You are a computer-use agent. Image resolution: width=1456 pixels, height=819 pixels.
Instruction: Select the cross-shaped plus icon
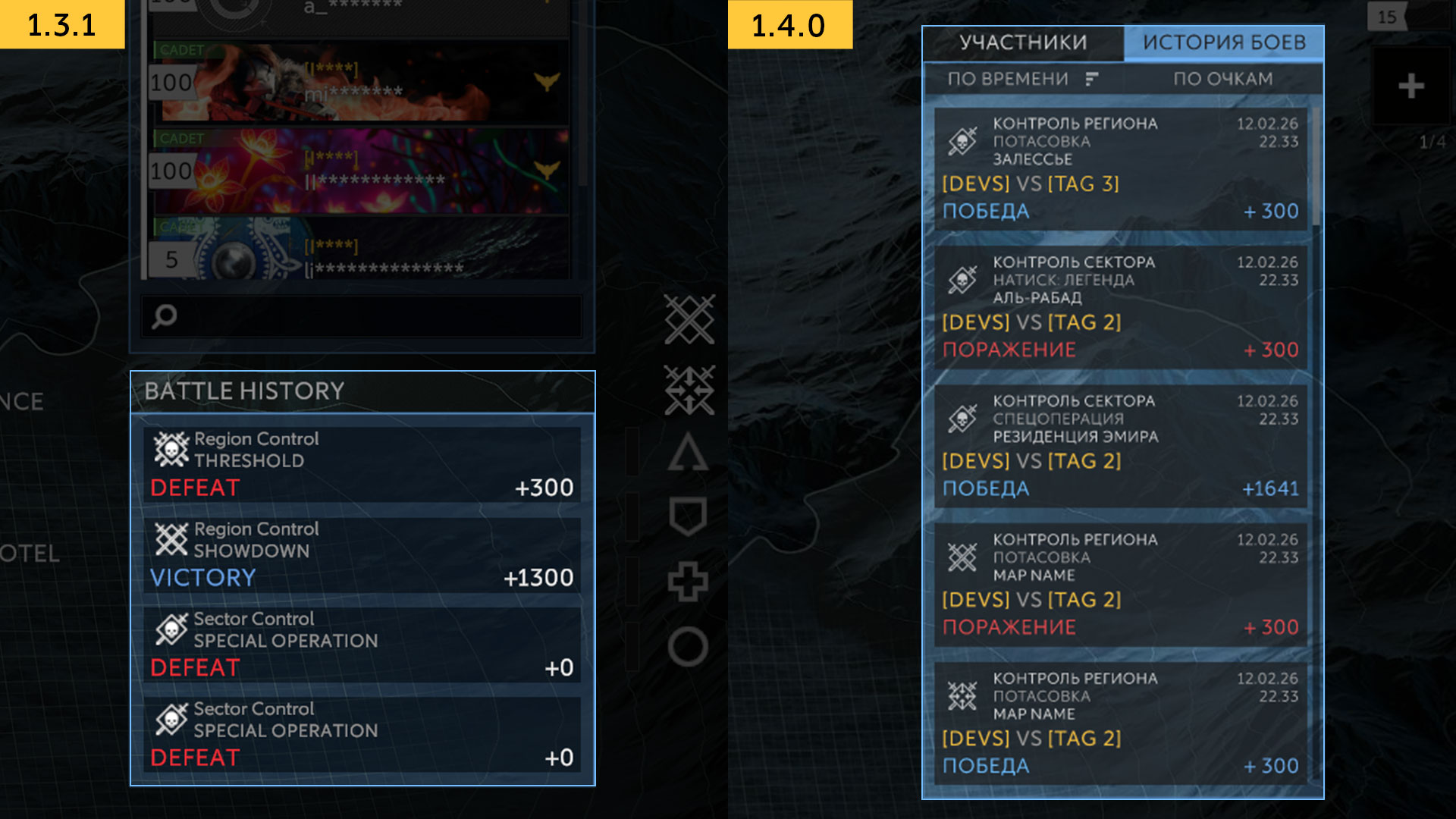click(x=688, y=582)
